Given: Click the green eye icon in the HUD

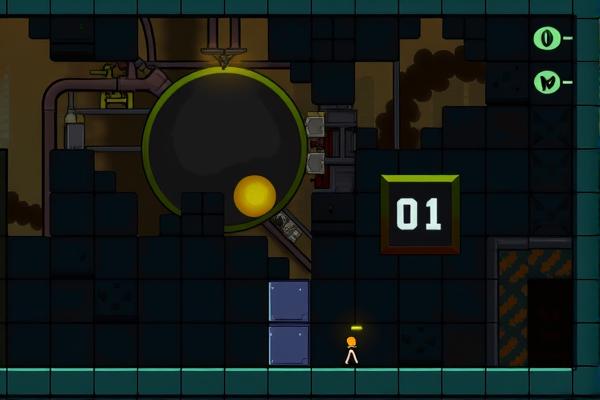Looking at the screenshot, I should [546, 39].
